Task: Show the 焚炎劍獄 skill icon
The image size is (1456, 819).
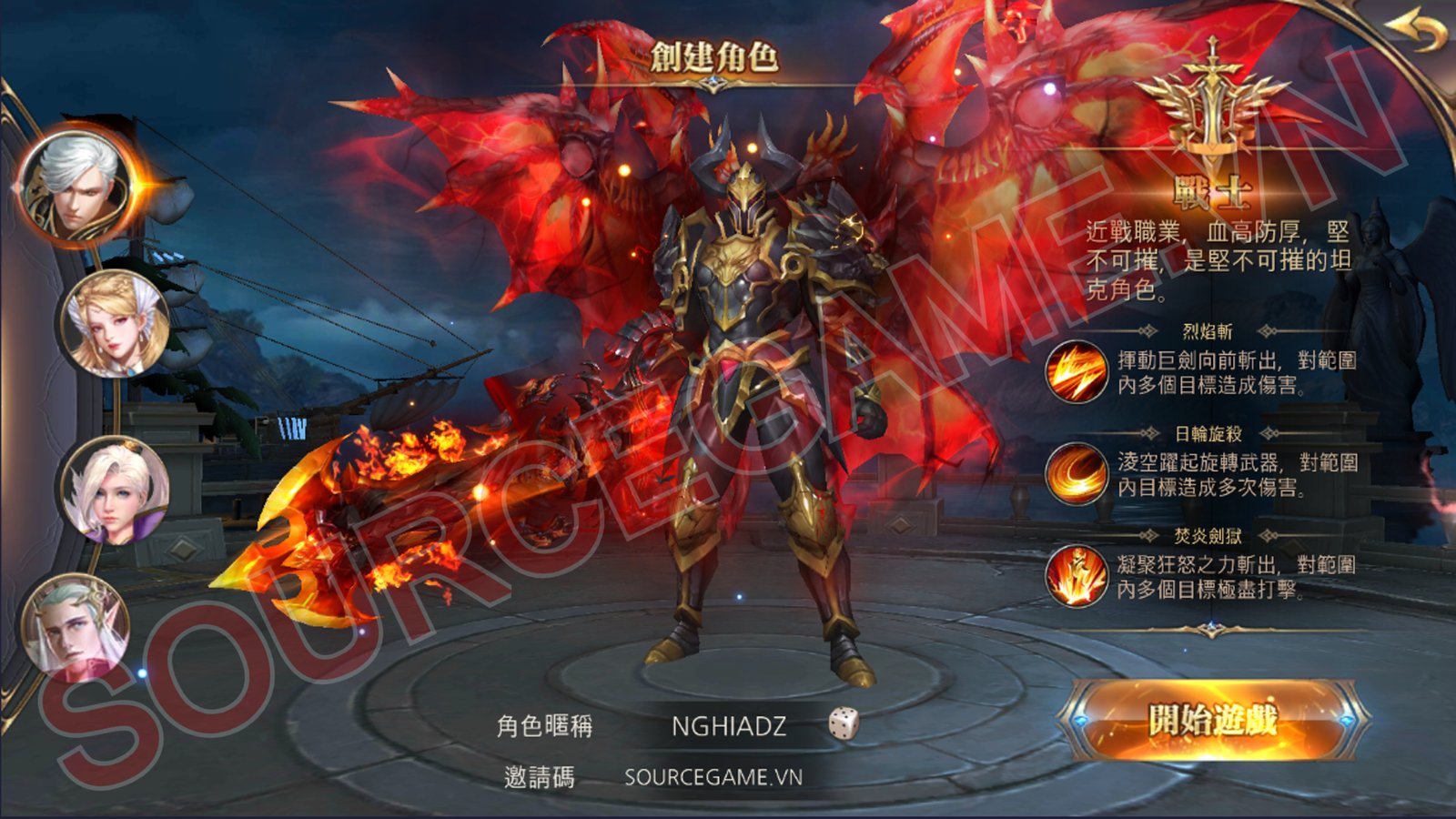Action: pyautogui.click(x=1076, y=576)
